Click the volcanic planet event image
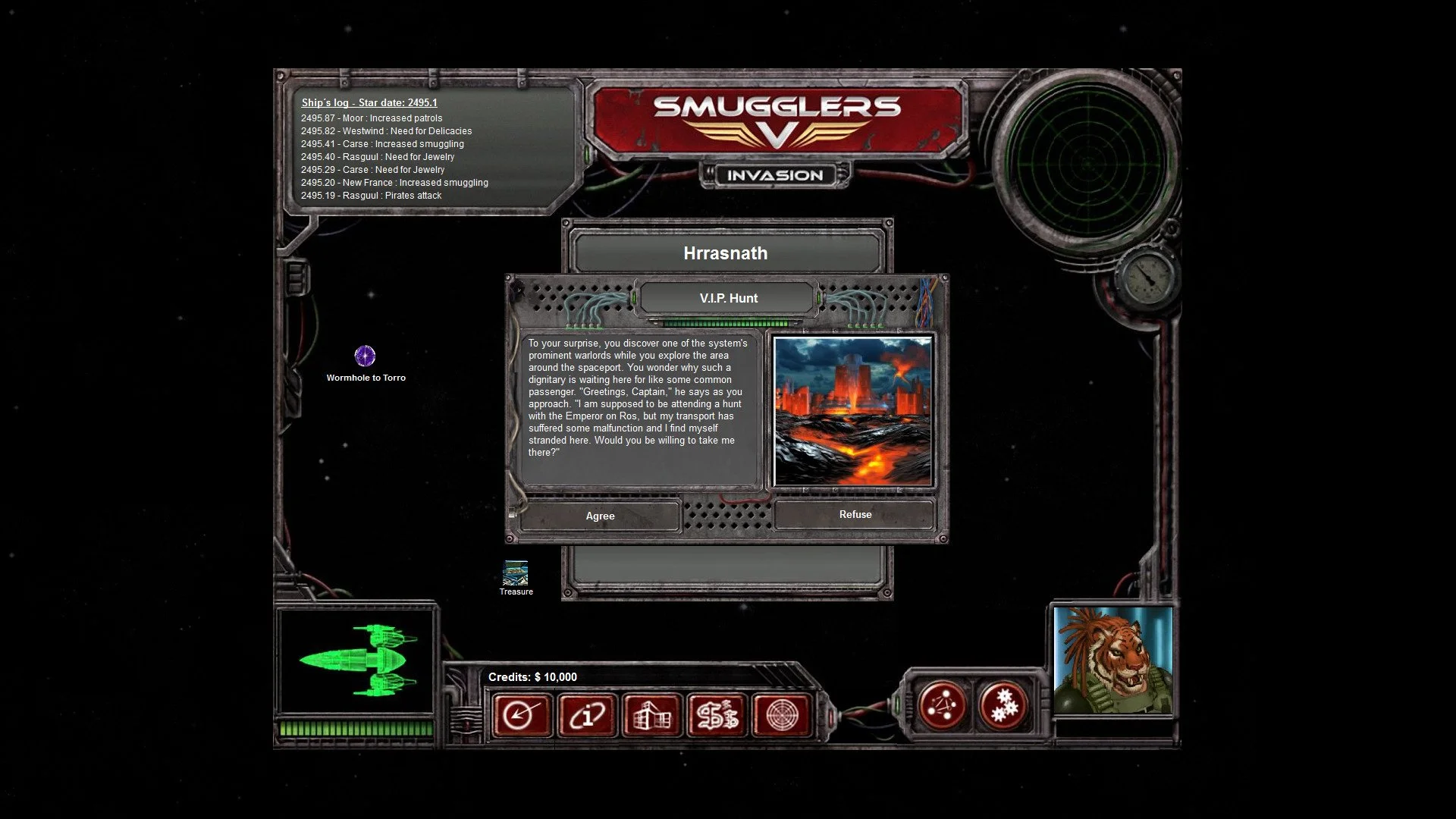 853,409
